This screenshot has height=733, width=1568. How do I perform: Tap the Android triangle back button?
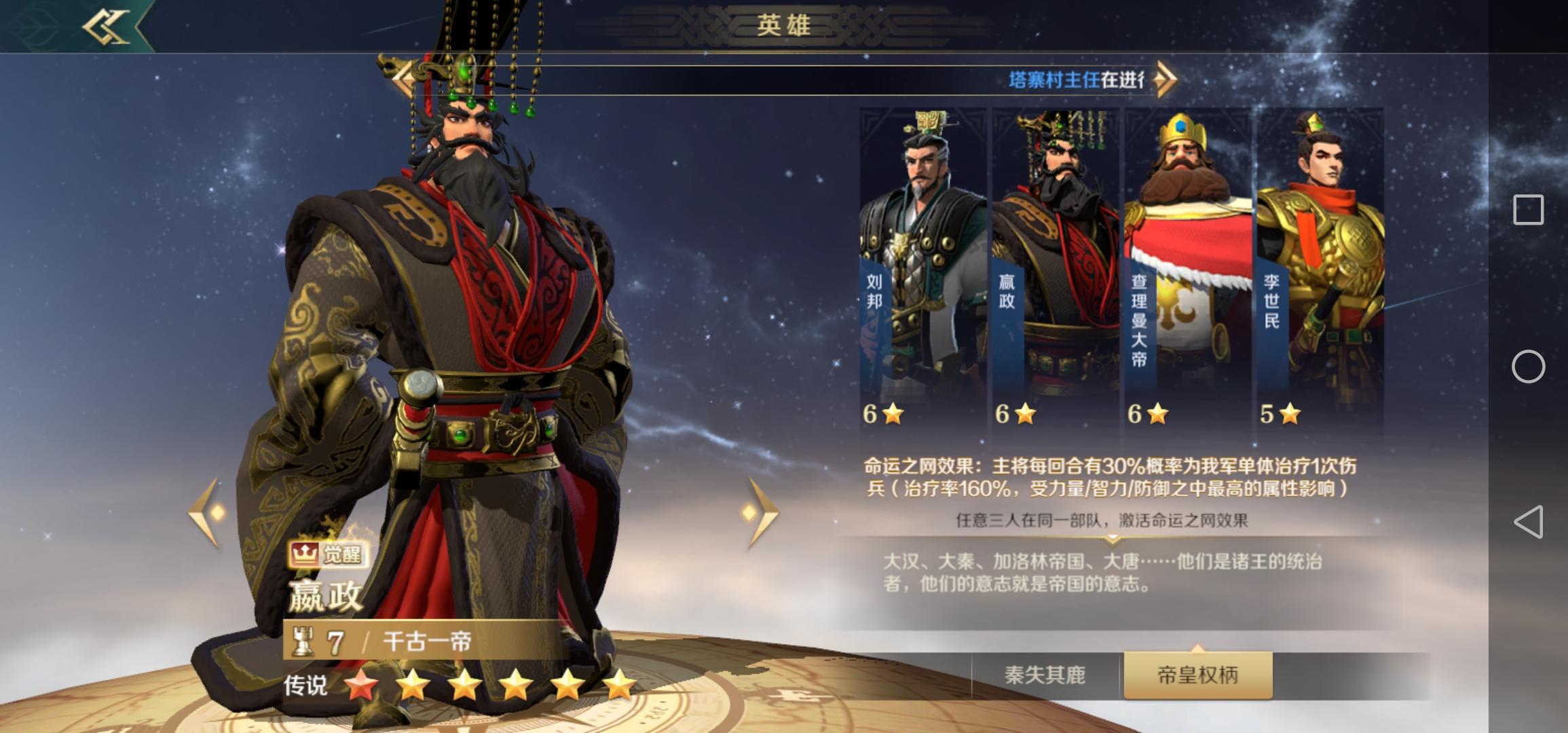tap(1528, 522)
